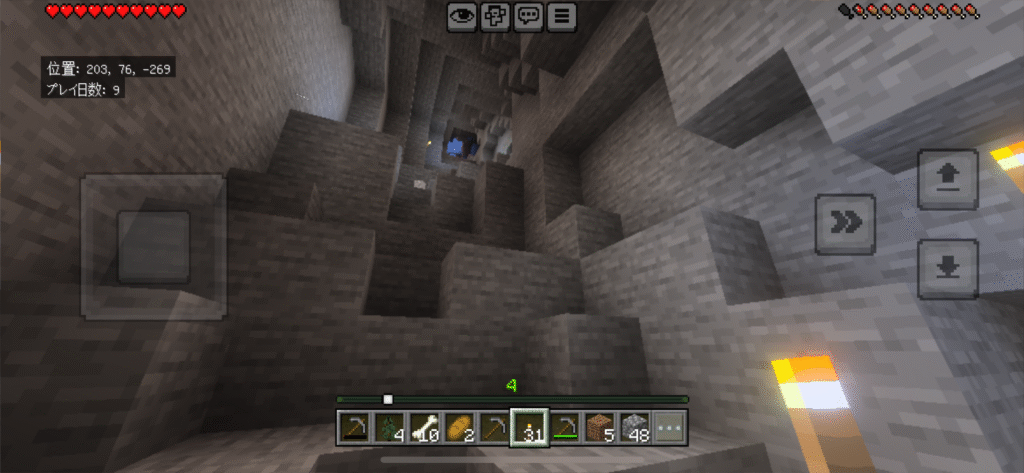Open the pause menu button

coord(563,17)
